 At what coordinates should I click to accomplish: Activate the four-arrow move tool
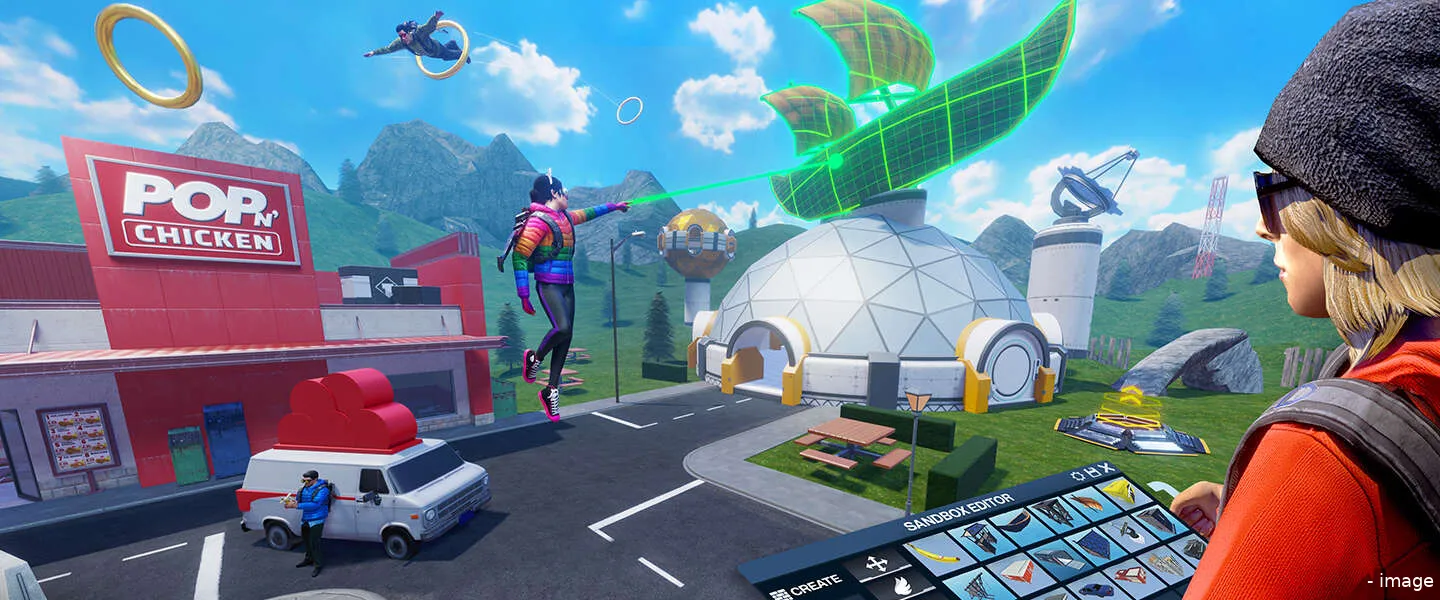point(877,564)
